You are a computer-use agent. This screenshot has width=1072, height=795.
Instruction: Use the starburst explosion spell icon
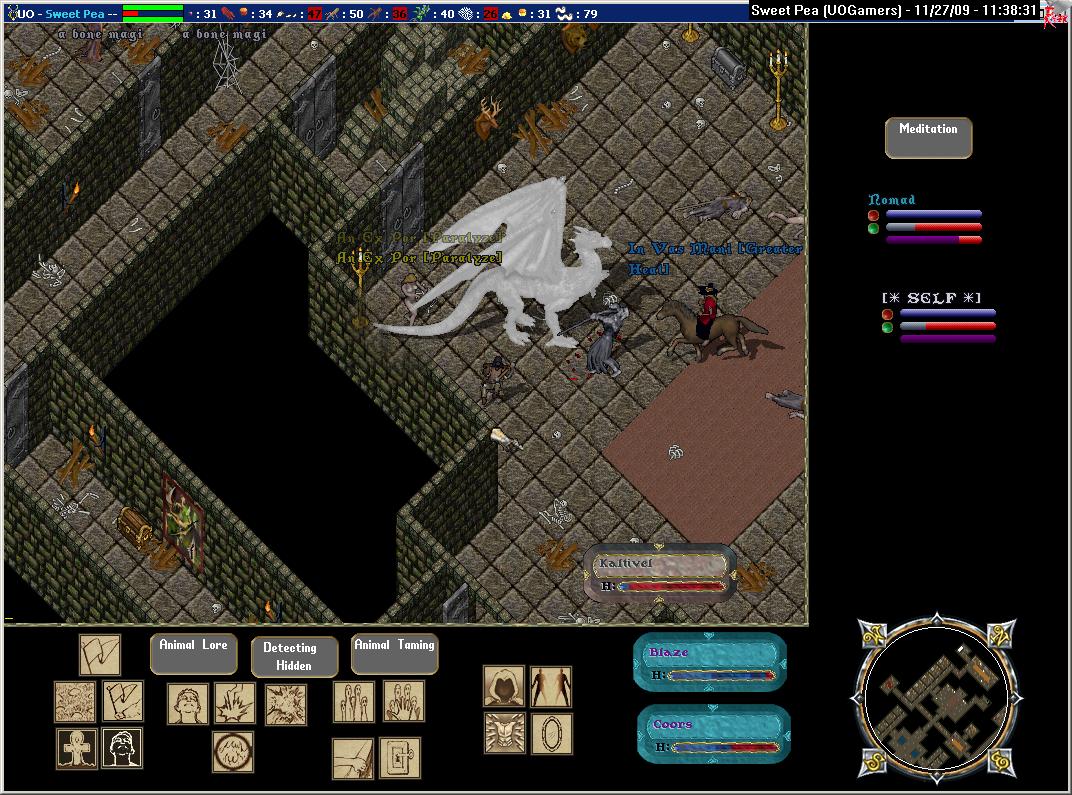click(286, 704)
